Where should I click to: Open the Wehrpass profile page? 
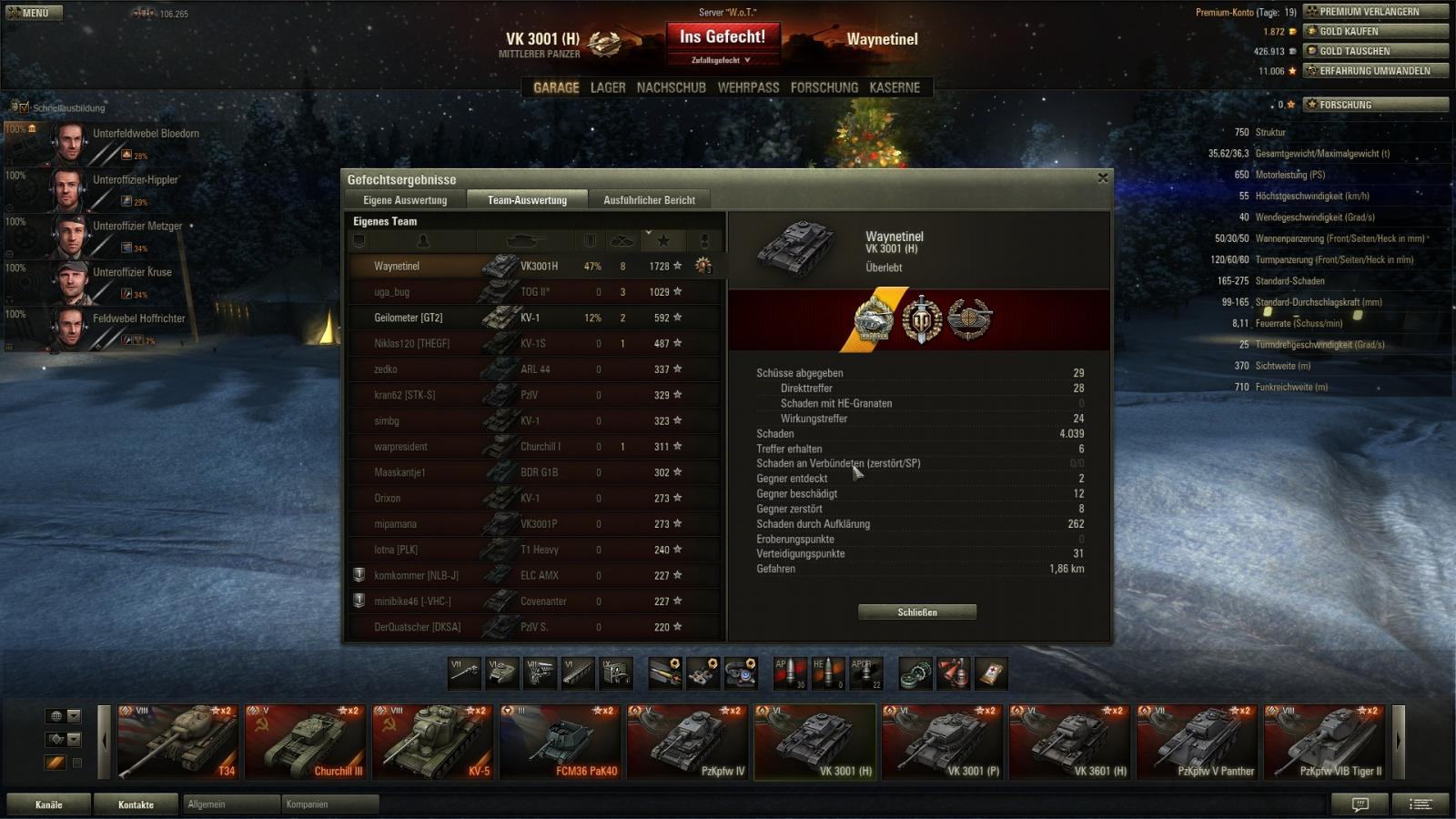coord(748,87)
